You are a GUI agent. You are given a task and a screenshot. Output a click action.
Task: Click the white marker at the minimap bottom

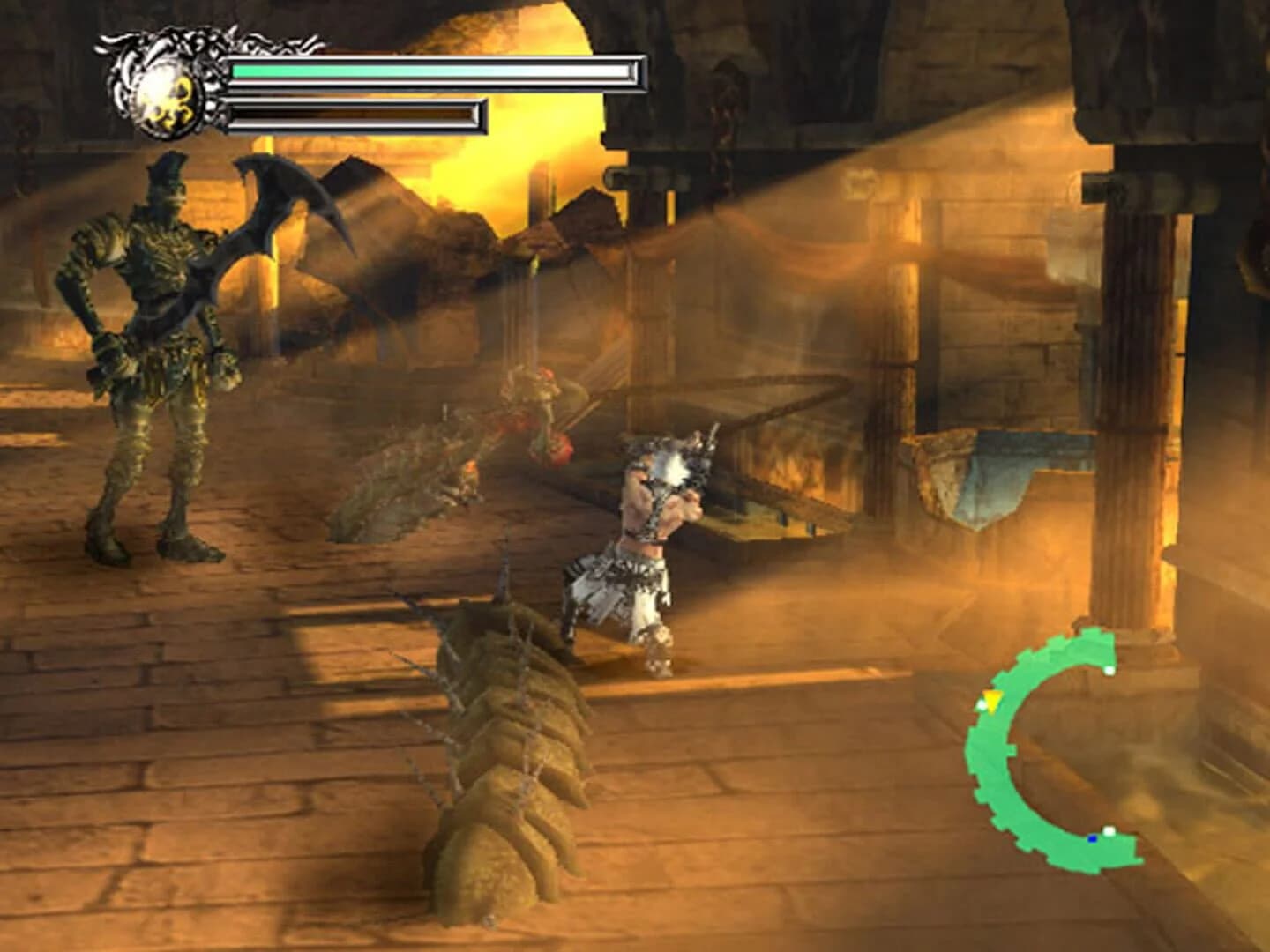click(1109, 831)
